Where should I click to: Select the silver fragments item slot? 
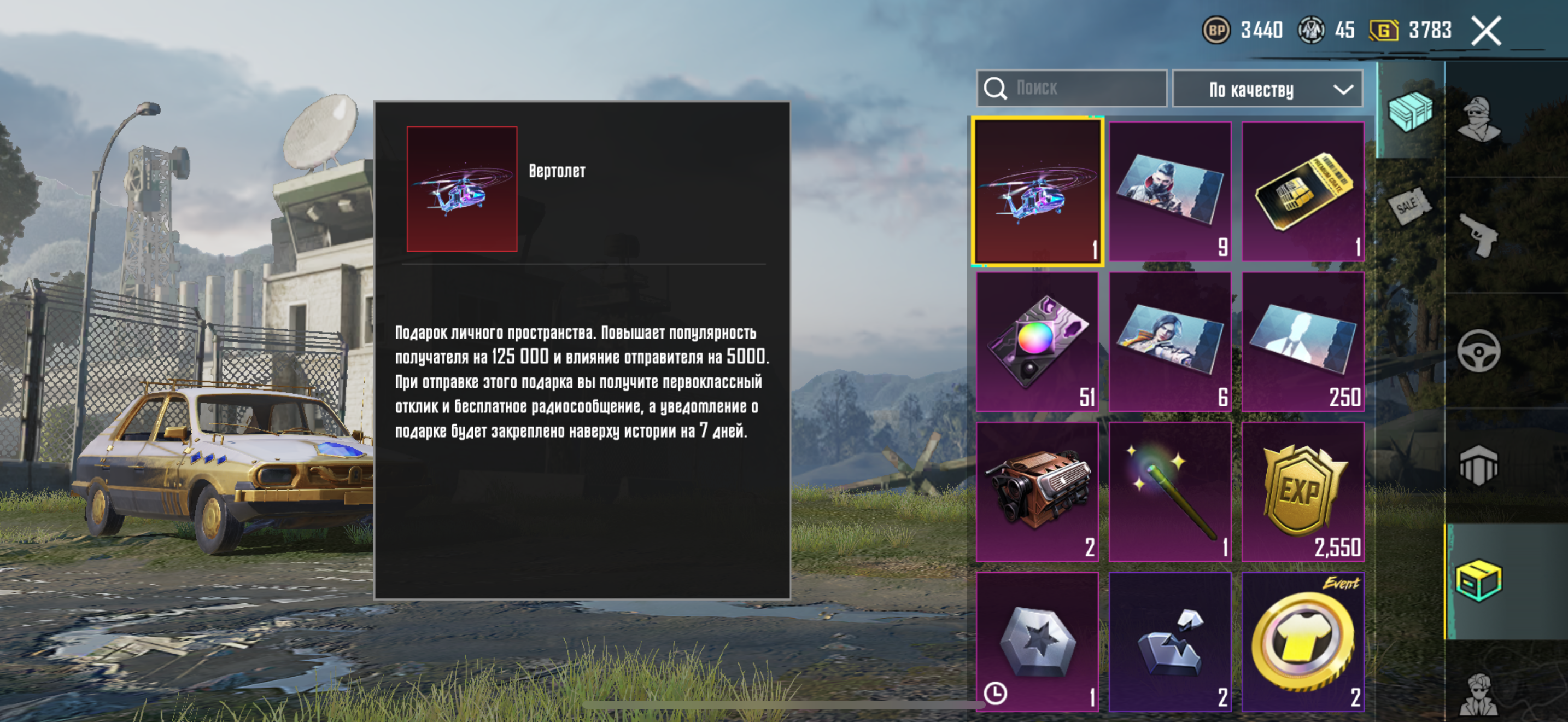[1170, 642]
